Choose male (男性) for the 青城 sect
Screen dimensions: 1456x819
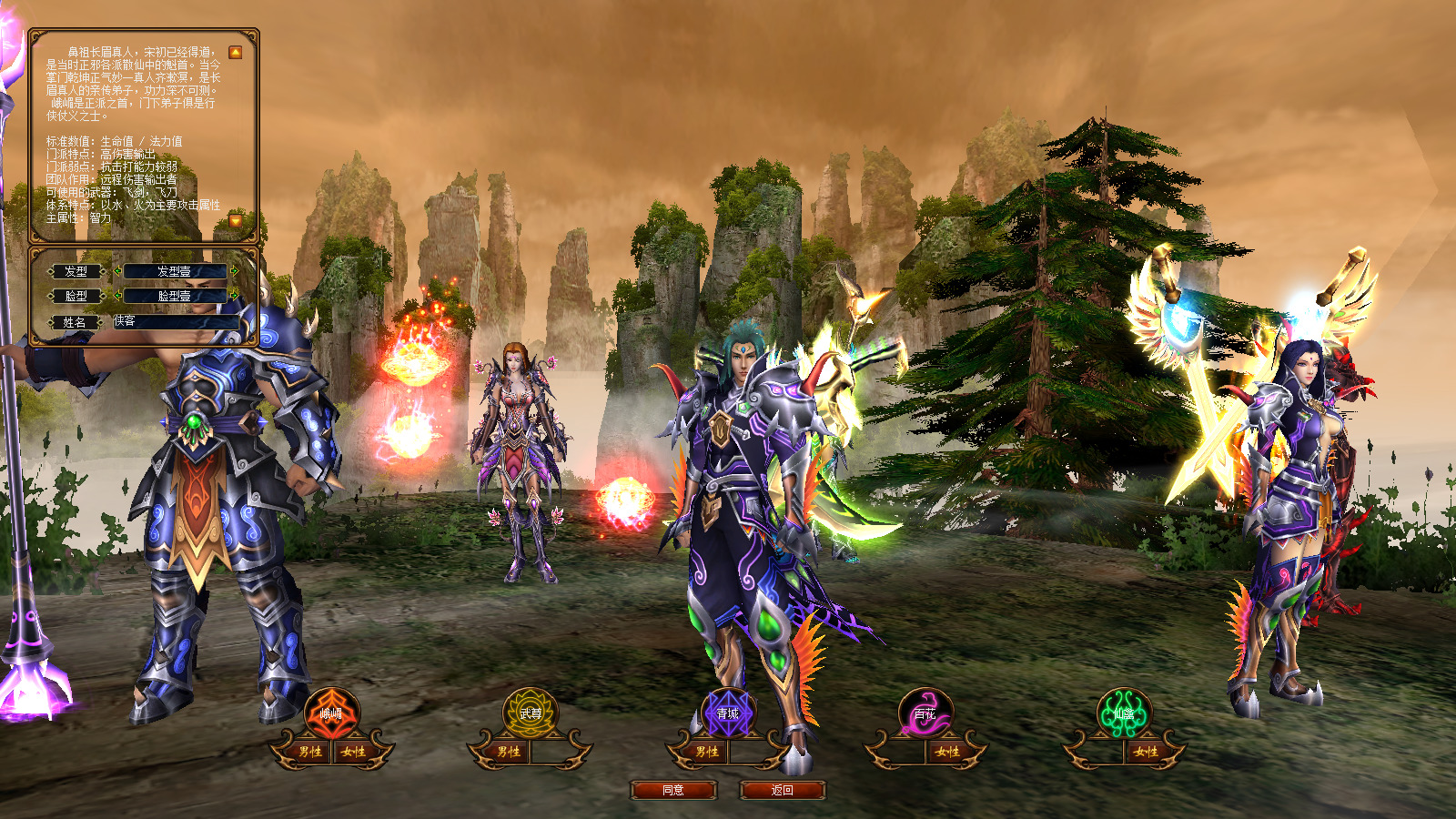[x=706, y=752]
